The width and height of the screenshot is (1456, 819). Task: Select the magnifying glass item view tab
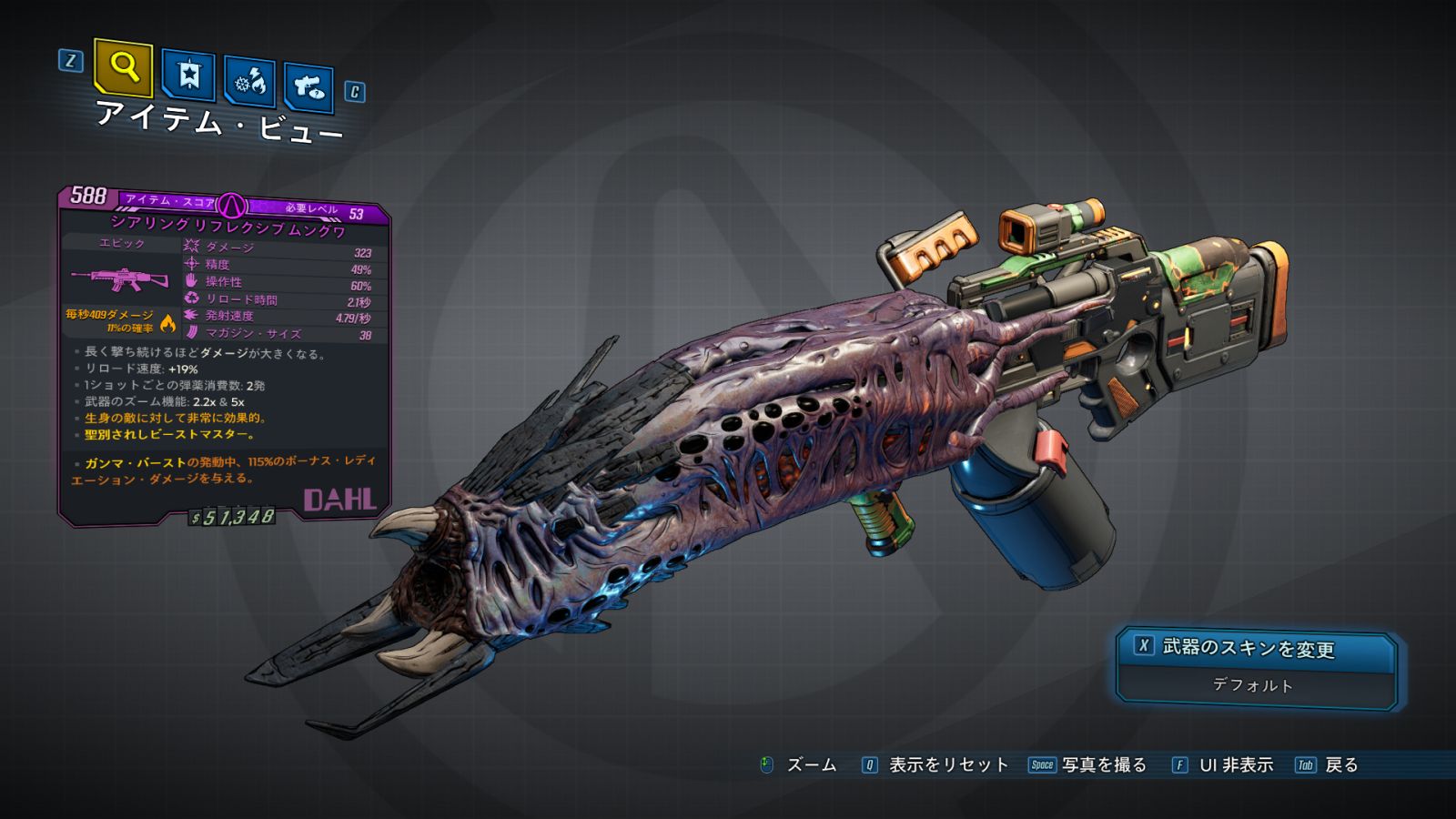tap(123, 68)
